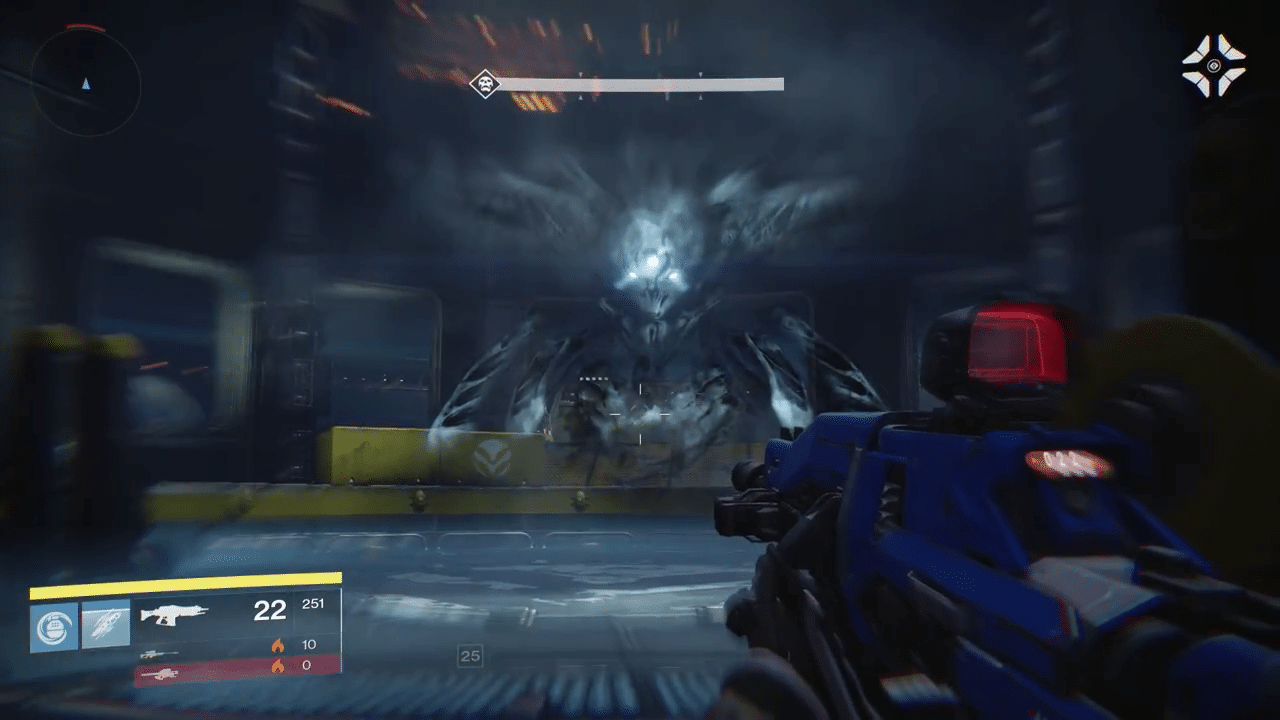Click the circular motion tracker radar
The height and width of the screenshot is (720, 1280).
click(x=85, y=82)
